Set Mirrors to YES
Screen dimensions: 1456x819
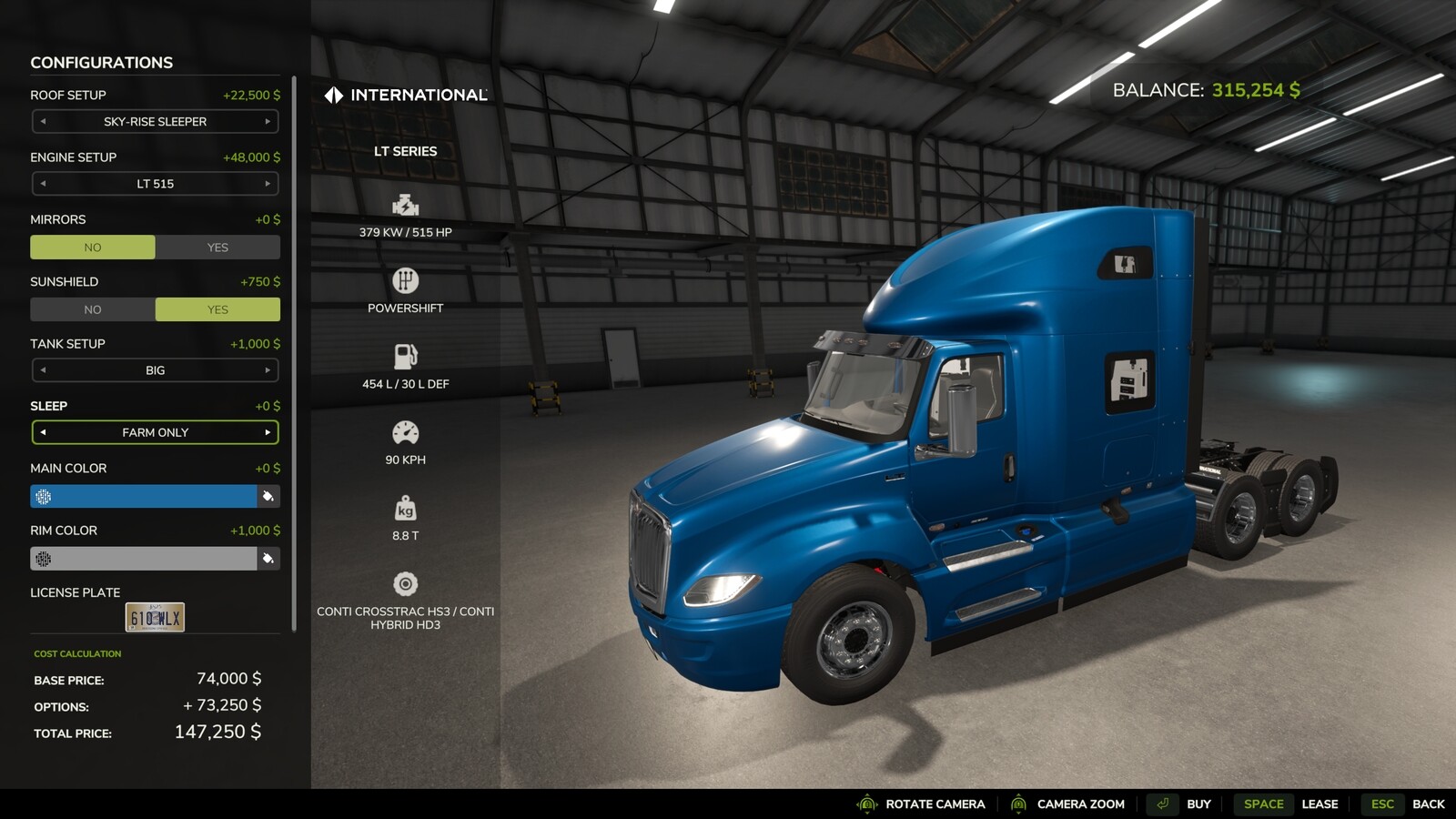click(217, 247)
